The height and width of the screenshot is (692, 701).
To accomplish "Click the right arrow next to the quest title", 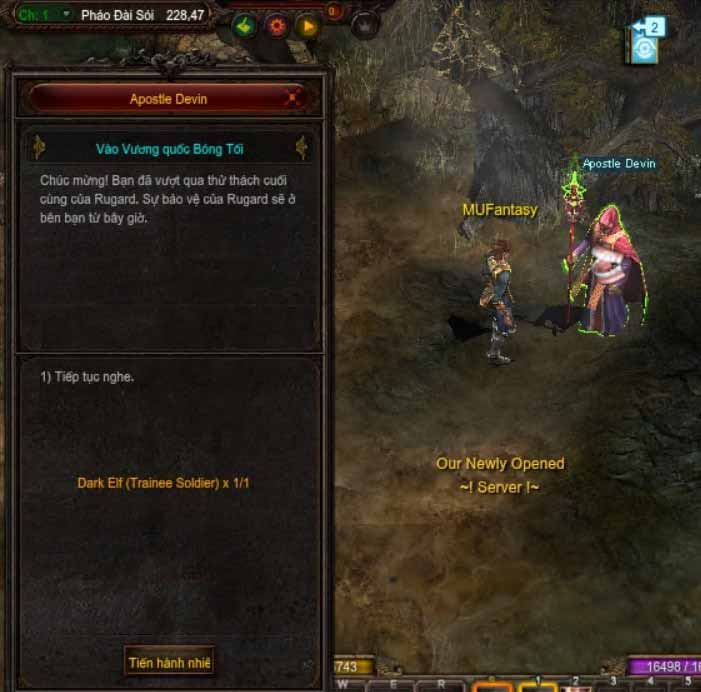I will 300,148.
